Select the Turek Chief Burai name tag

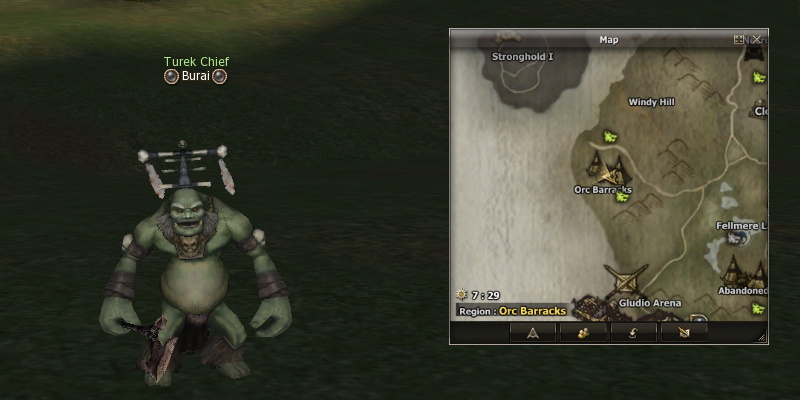tap(196, 76)
